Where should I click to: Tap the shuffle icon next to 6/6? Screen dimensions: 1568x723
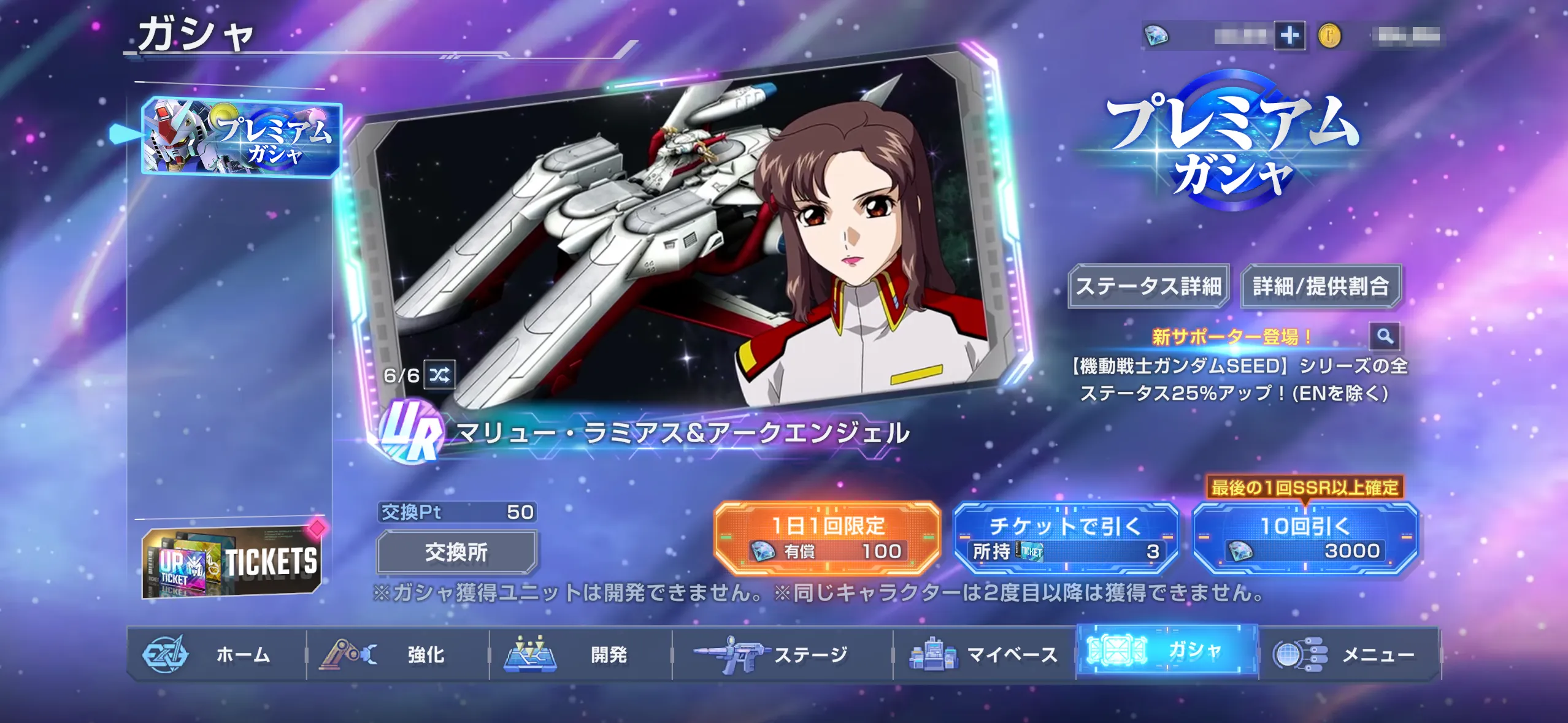click(440, 375)
